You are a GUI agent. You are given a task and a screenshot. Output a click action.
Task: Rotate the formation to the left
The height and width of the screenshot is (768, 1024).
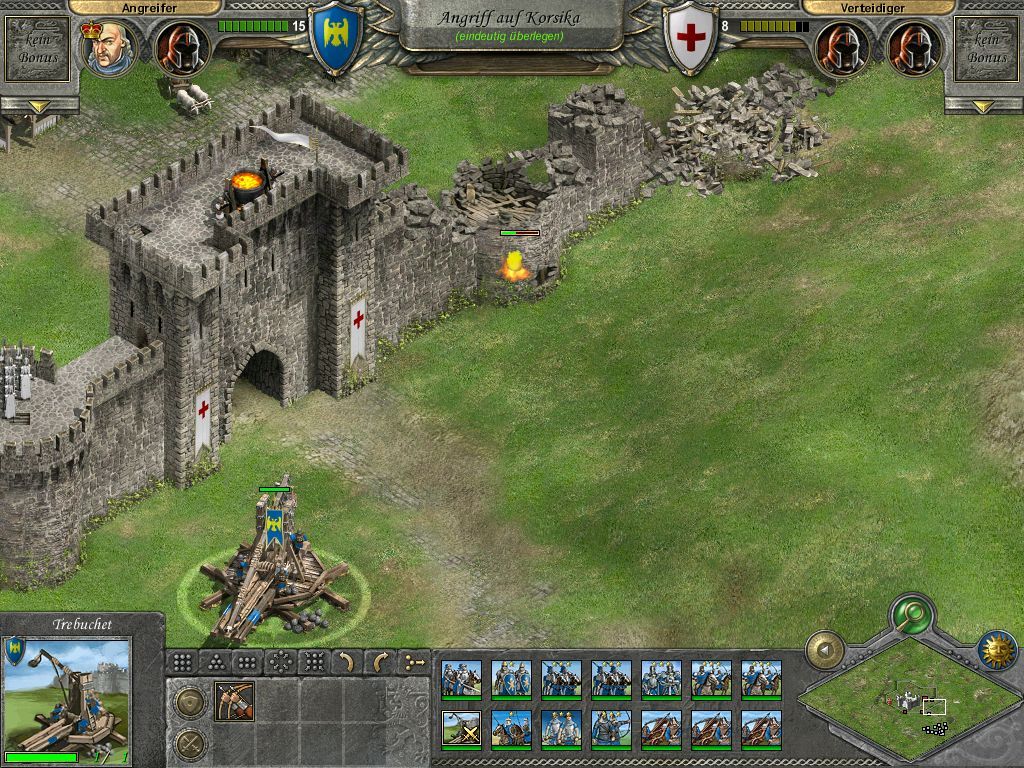346,662
